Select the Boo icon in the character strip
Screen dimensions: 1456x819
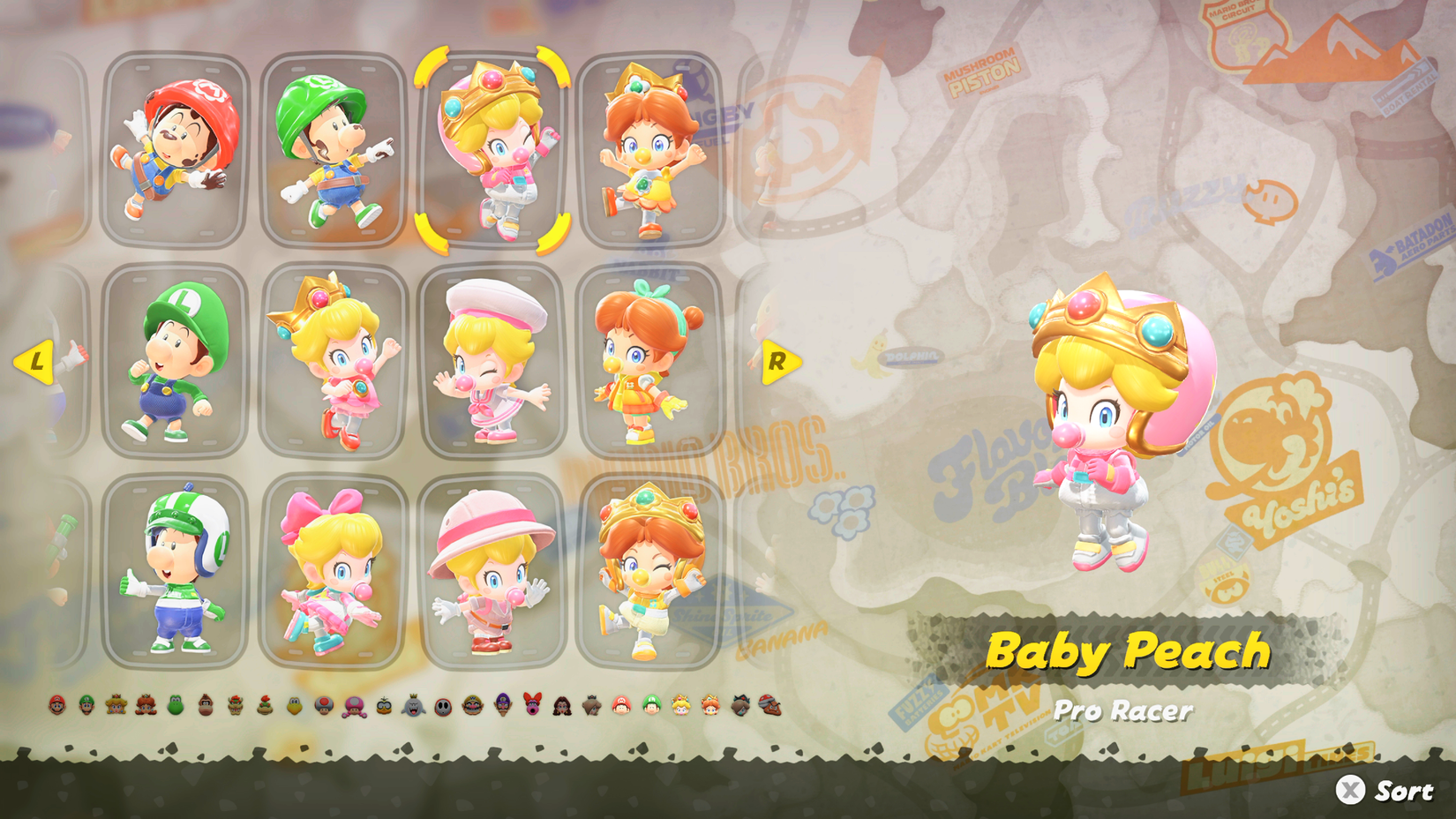[412, 706]
